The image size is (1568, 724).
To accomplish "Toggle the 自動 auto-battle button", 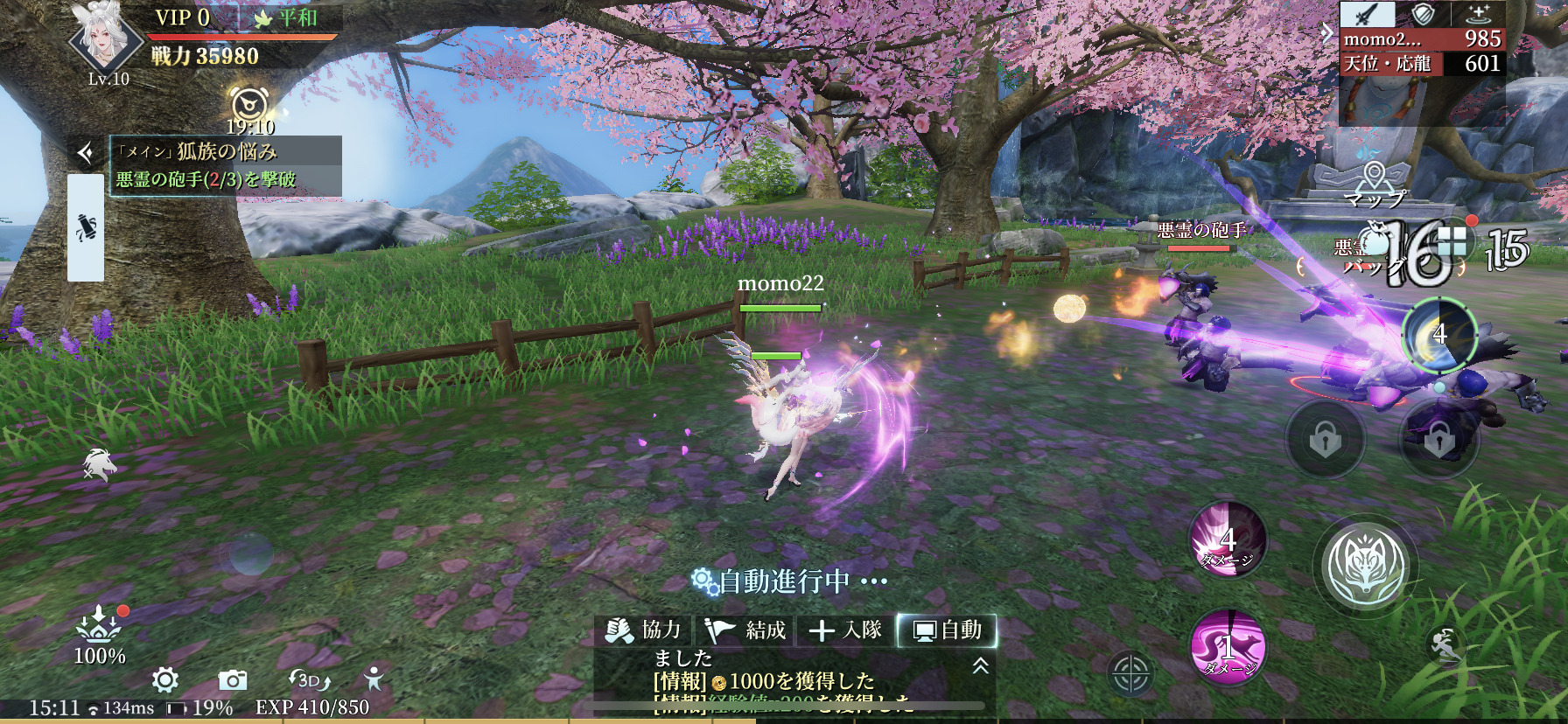I will click(948, 630).
